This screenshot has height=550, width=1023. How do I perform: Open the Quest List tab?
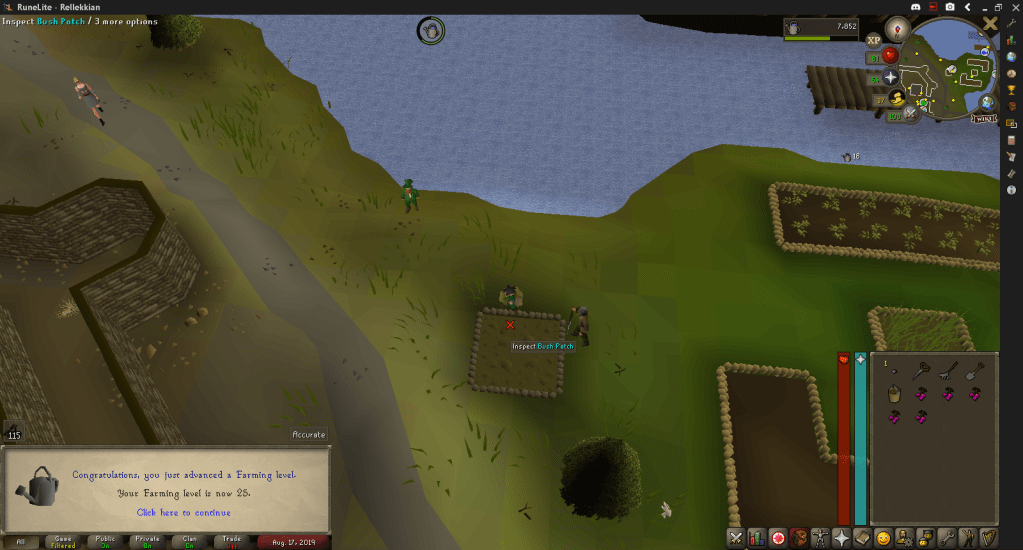click(778, 538)
